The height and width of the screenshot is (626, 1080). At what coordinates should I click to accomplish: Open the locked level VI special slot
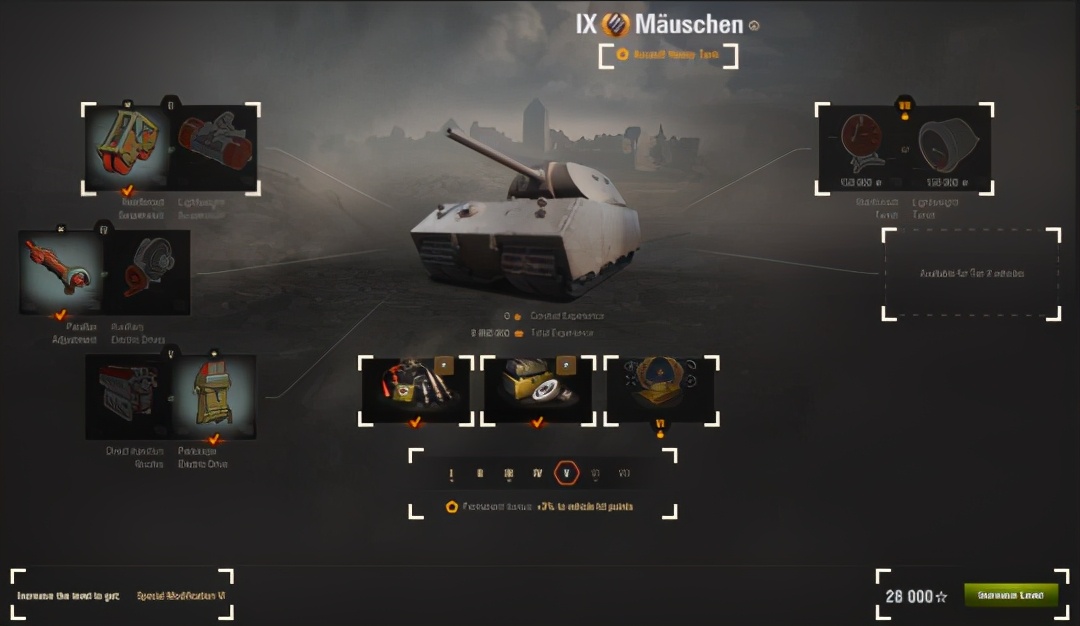click(660, 389)
